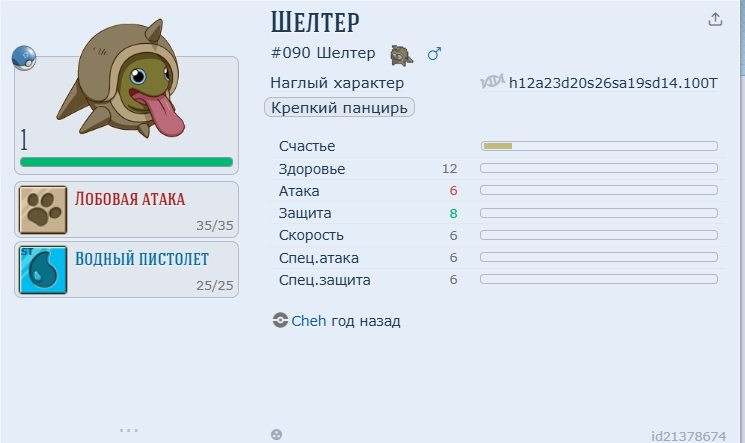Click the Pokeball icon above the portrait
This screenshot has height=443, width=745.
[24, 58]
